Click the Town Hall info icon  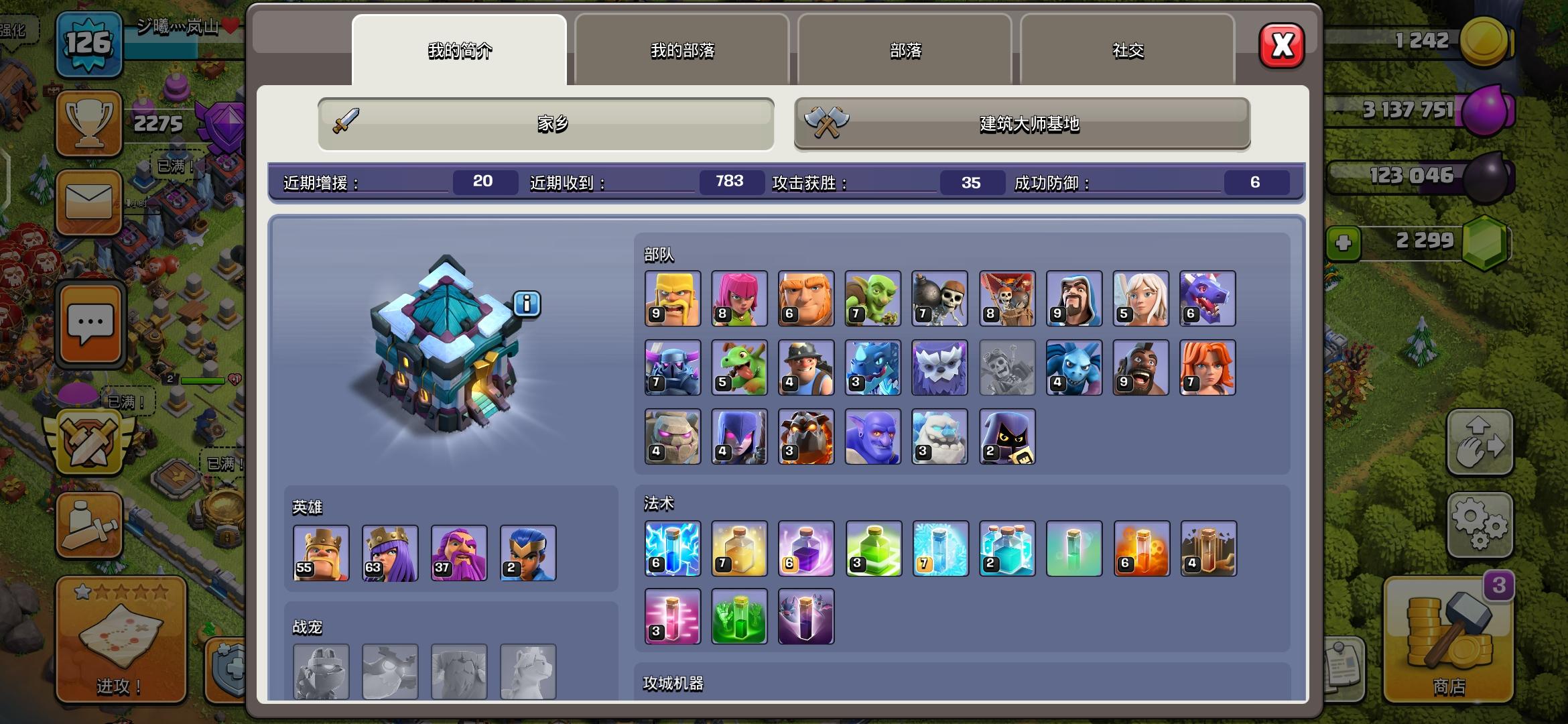(x=527, y=303)
